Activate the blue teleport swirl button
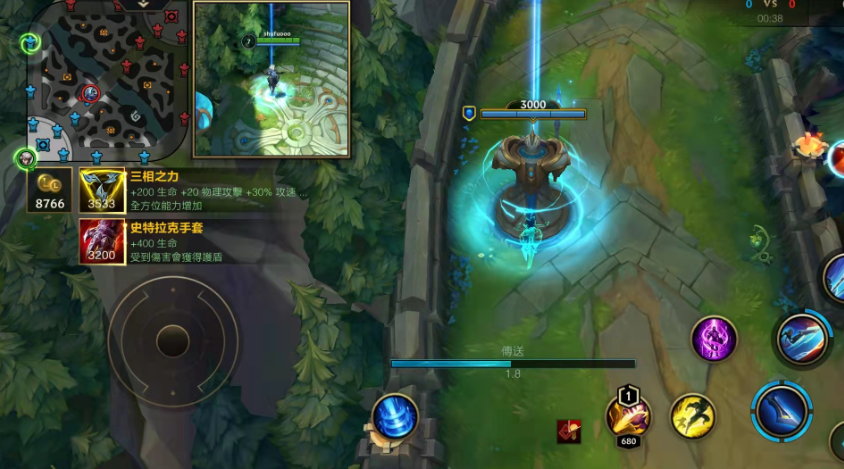844x469 pixels. tap(395, 418)
